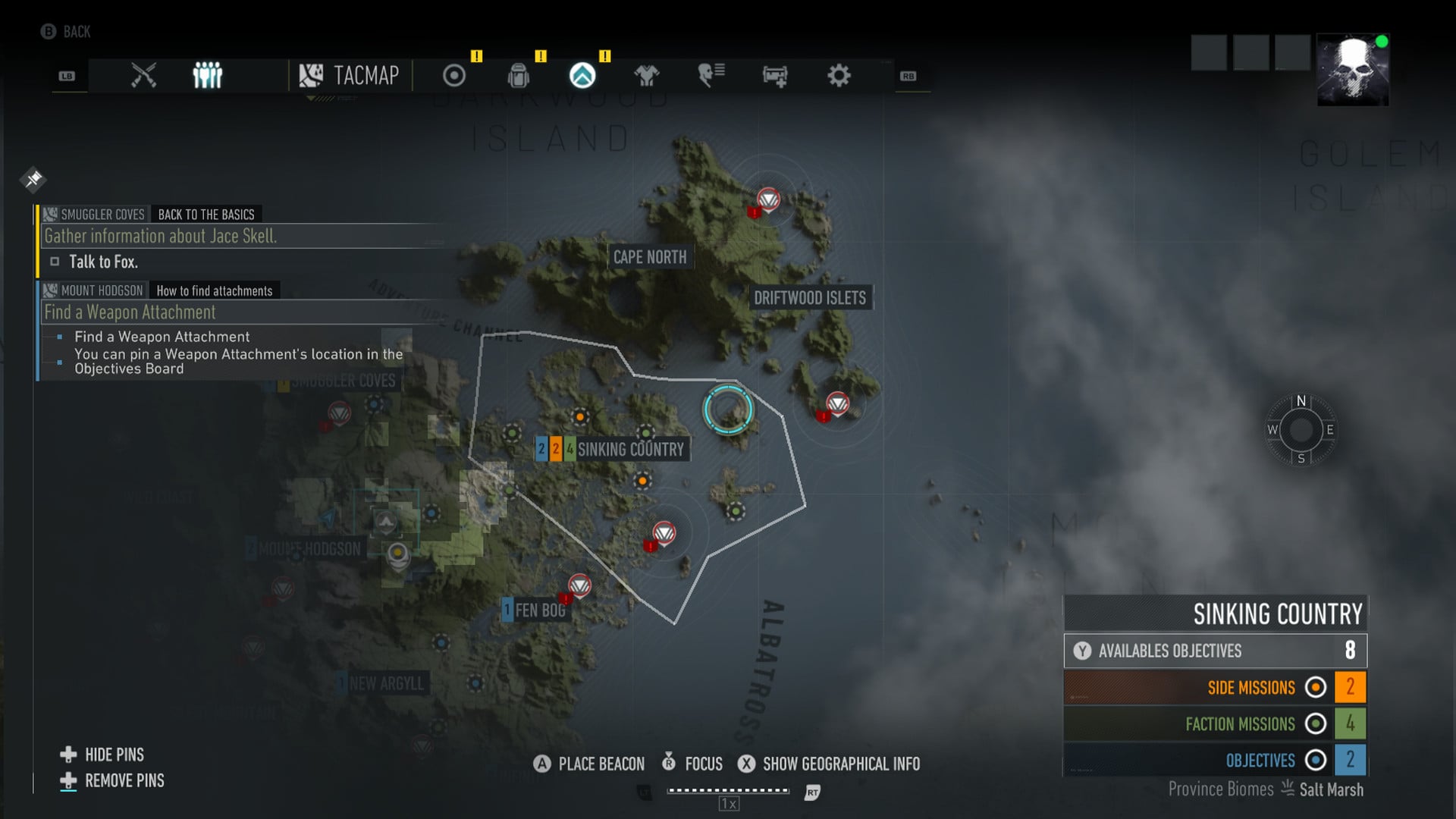The width and height of the screenshot is (1456, 819).
Task: Switch to the TACMAP tab
Action: point(350,76)
